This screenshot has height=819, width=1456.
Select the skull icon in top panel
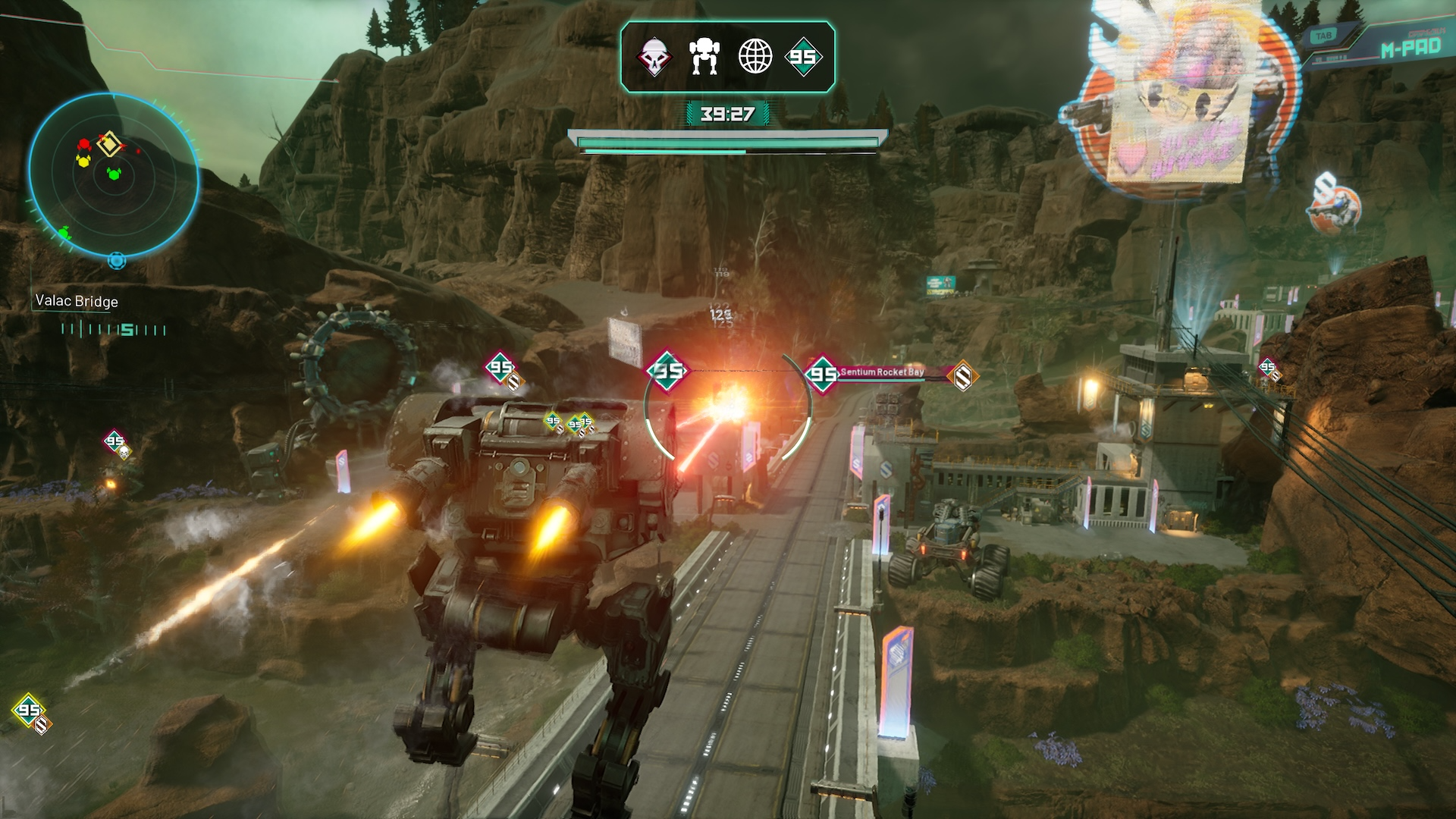click(x=654, y=57)
